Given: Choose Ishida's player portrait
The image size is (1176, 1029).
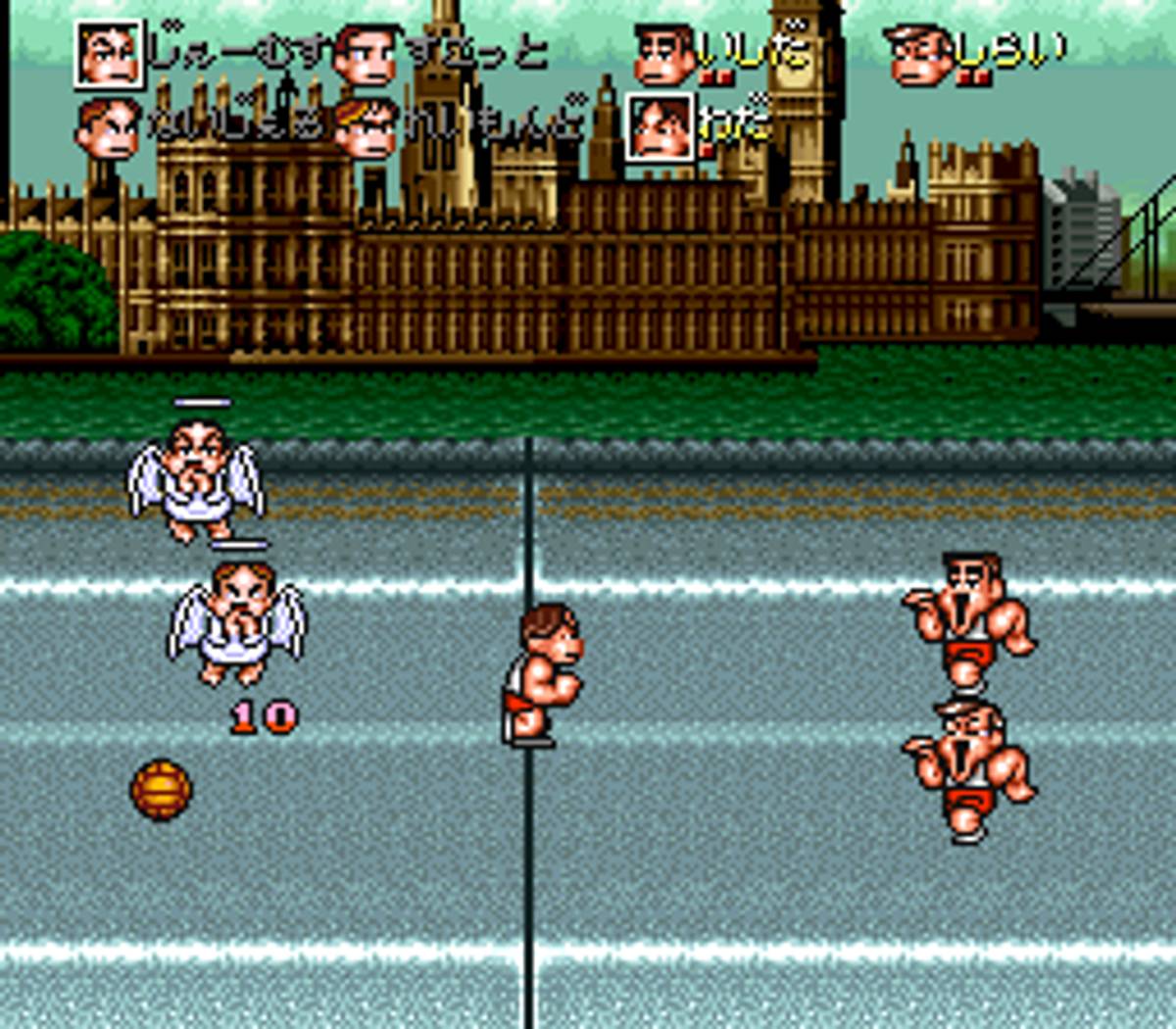Looking at the screenshot, I should tap(665, 55).
